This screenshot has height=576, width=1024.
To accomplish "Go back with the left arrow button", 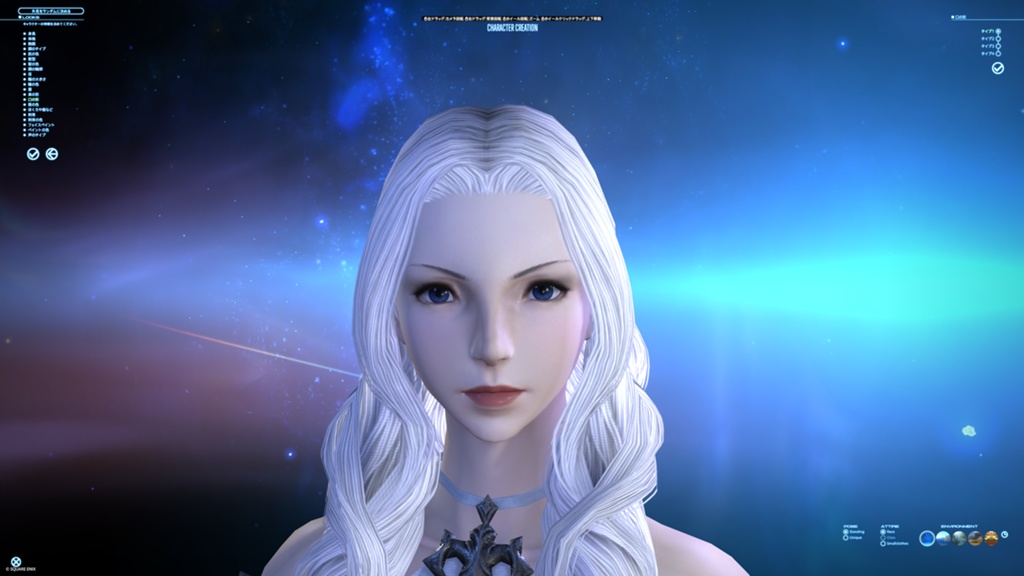I will [x=52, y=154].
